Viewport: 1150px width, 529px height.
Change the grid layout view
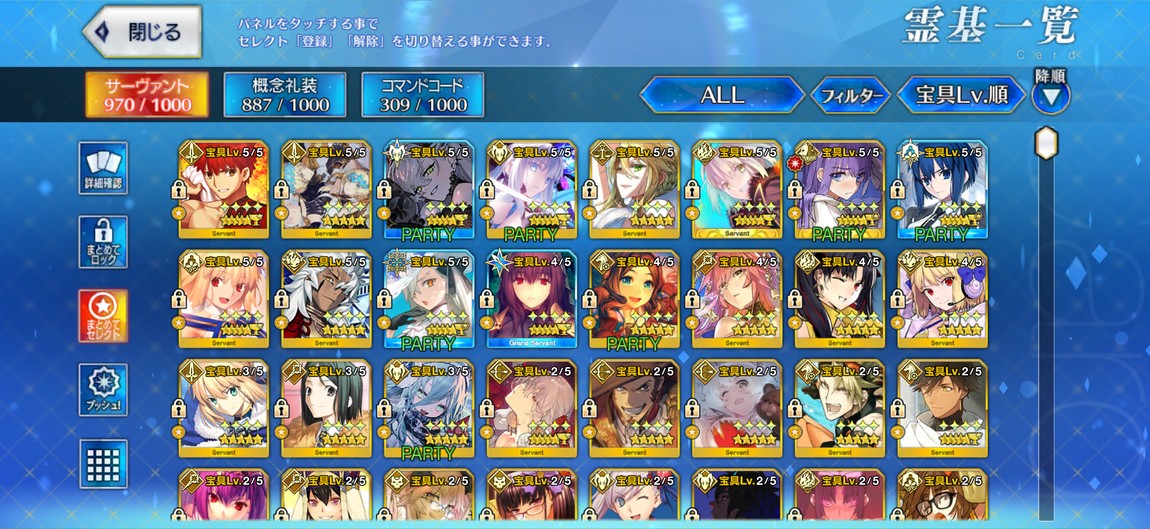[x=103, y=463]
